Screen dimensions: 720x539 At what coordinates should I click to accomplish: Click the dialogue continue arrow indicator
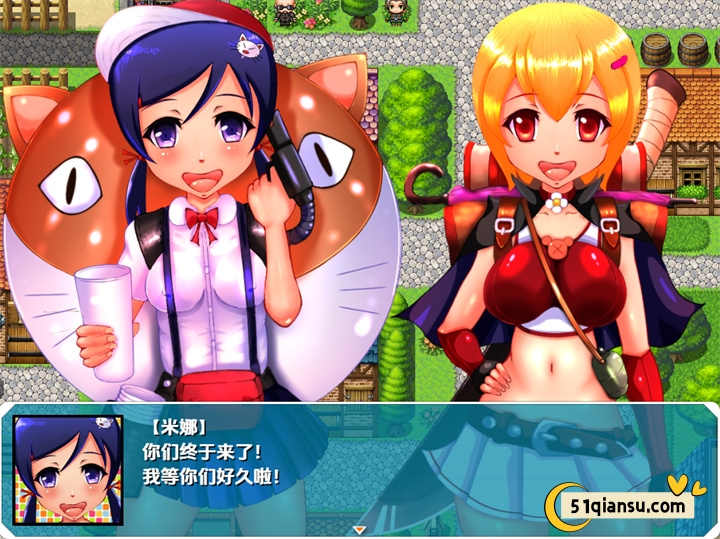360,529
